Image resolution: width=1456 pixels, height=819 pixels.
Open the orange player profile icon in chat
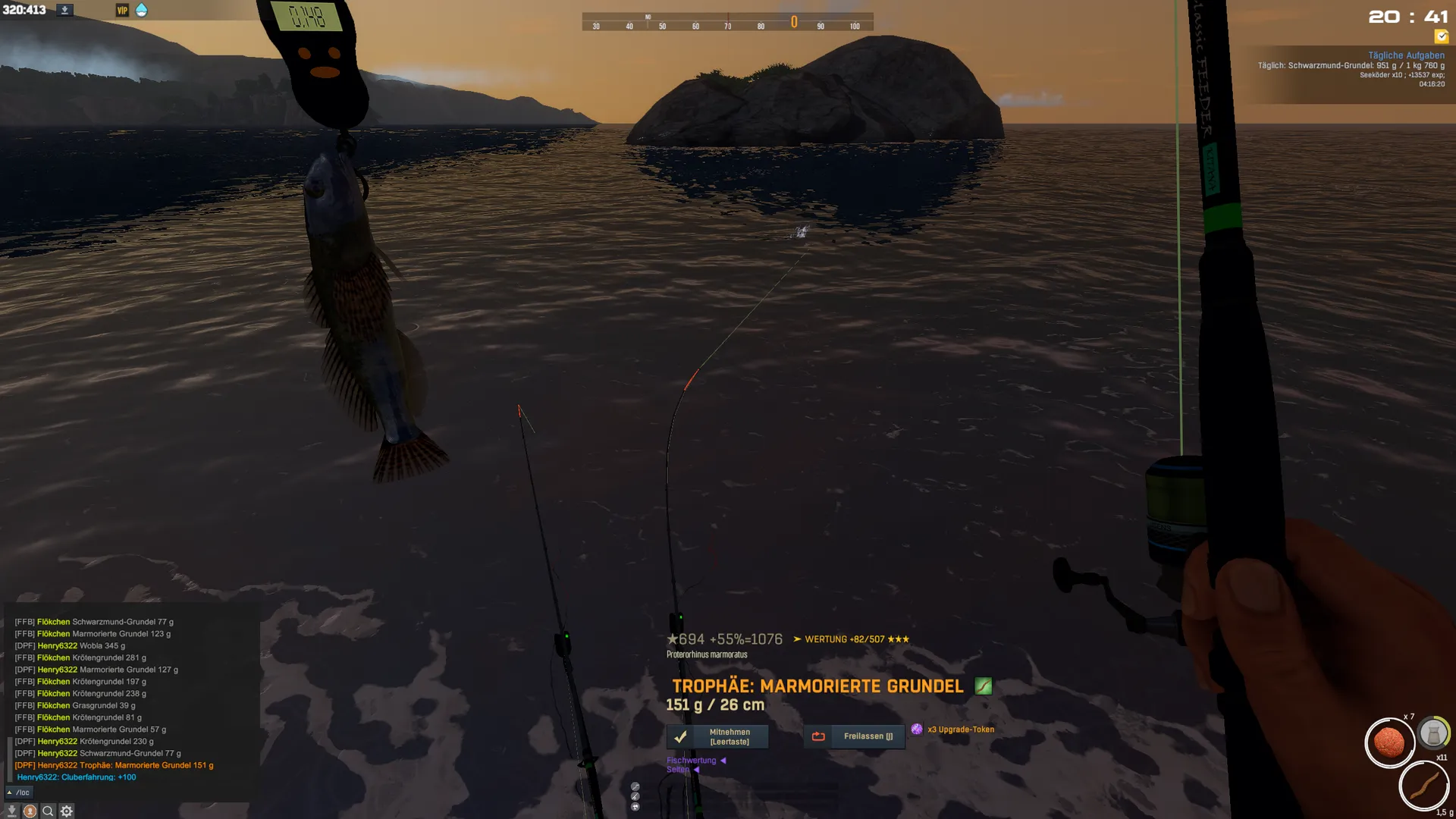tap(30, 811)
